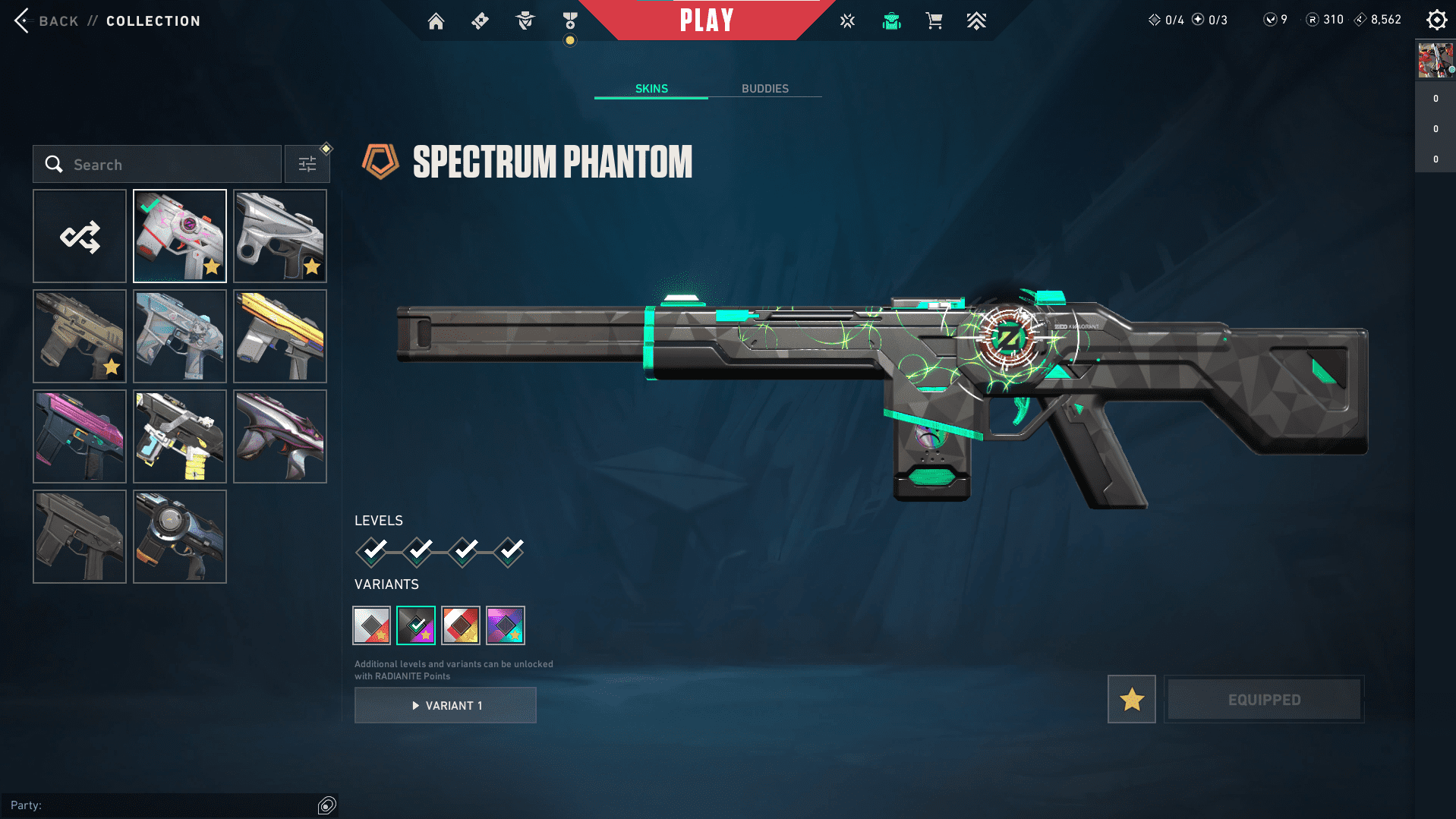Open the skin filter options

point(307,165)
